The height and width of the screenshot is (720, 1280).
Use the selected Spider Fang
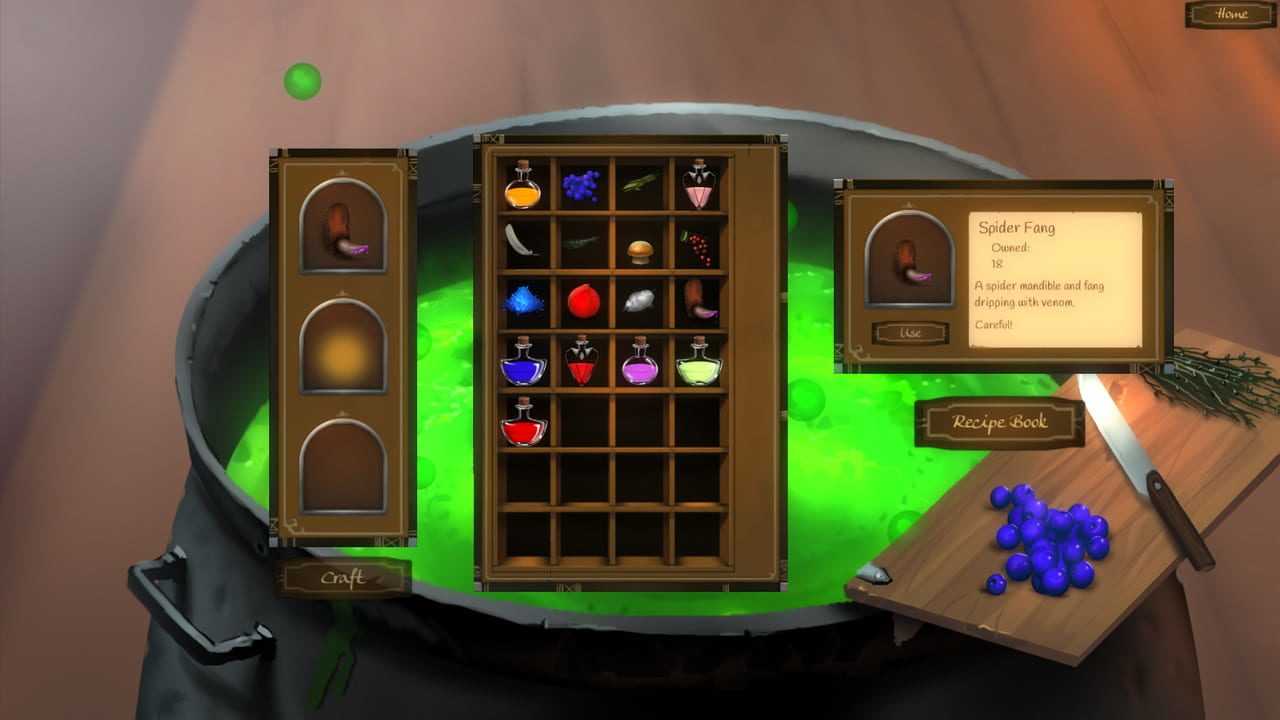click(x=909, y=332)
